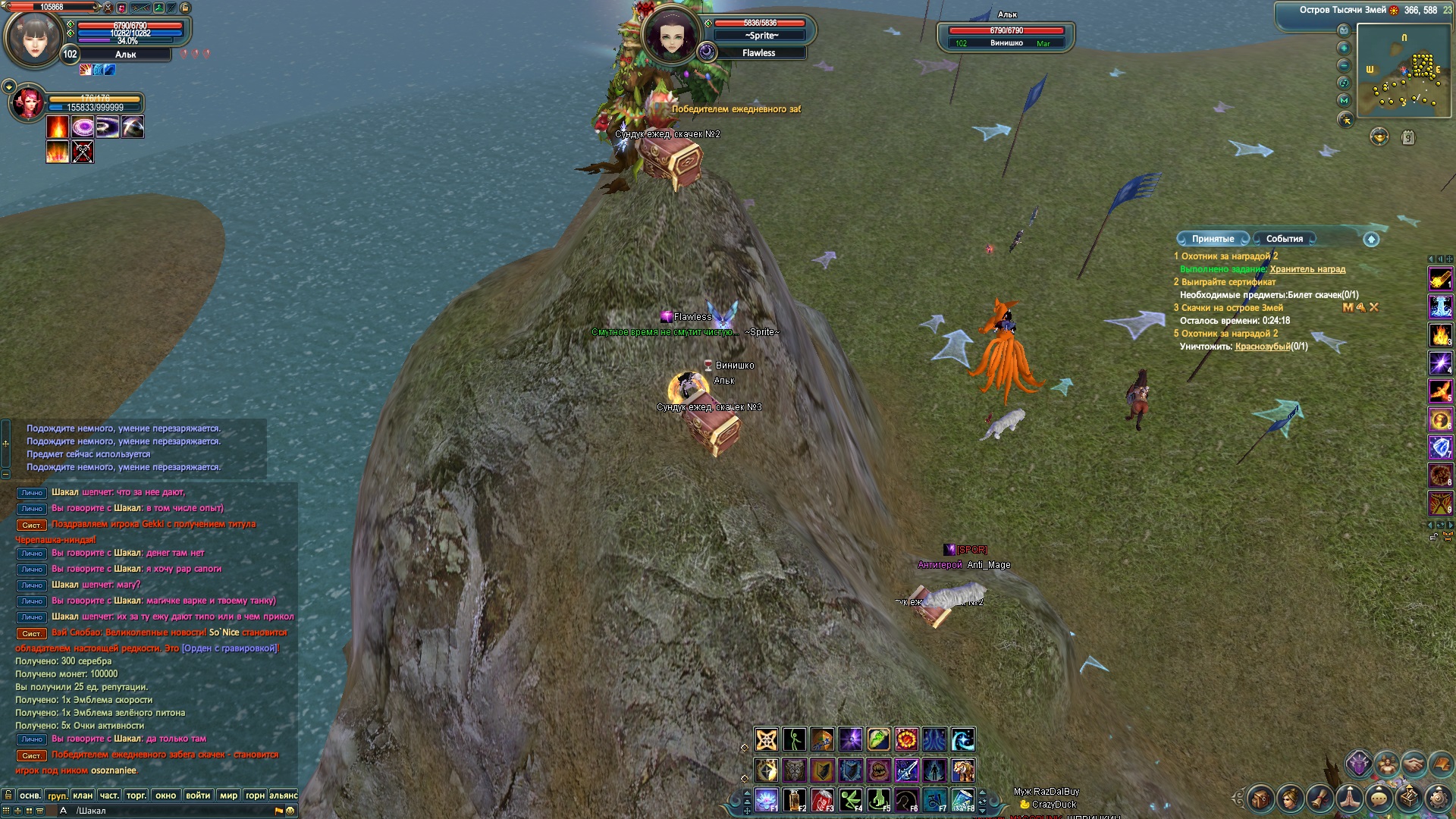1456x819 pixels.
Task: Click the minimap
Action: pos(1403,71)
